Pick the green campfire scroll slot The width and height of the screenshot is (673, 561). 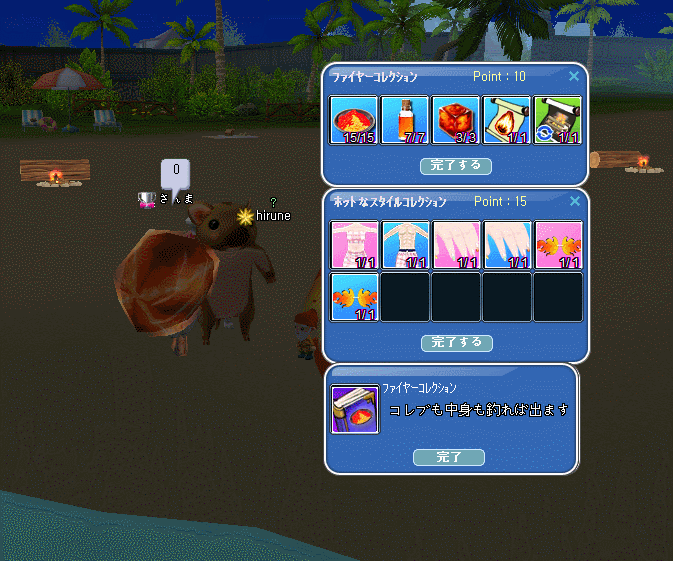pyautogui.click(x=558, y=120)
